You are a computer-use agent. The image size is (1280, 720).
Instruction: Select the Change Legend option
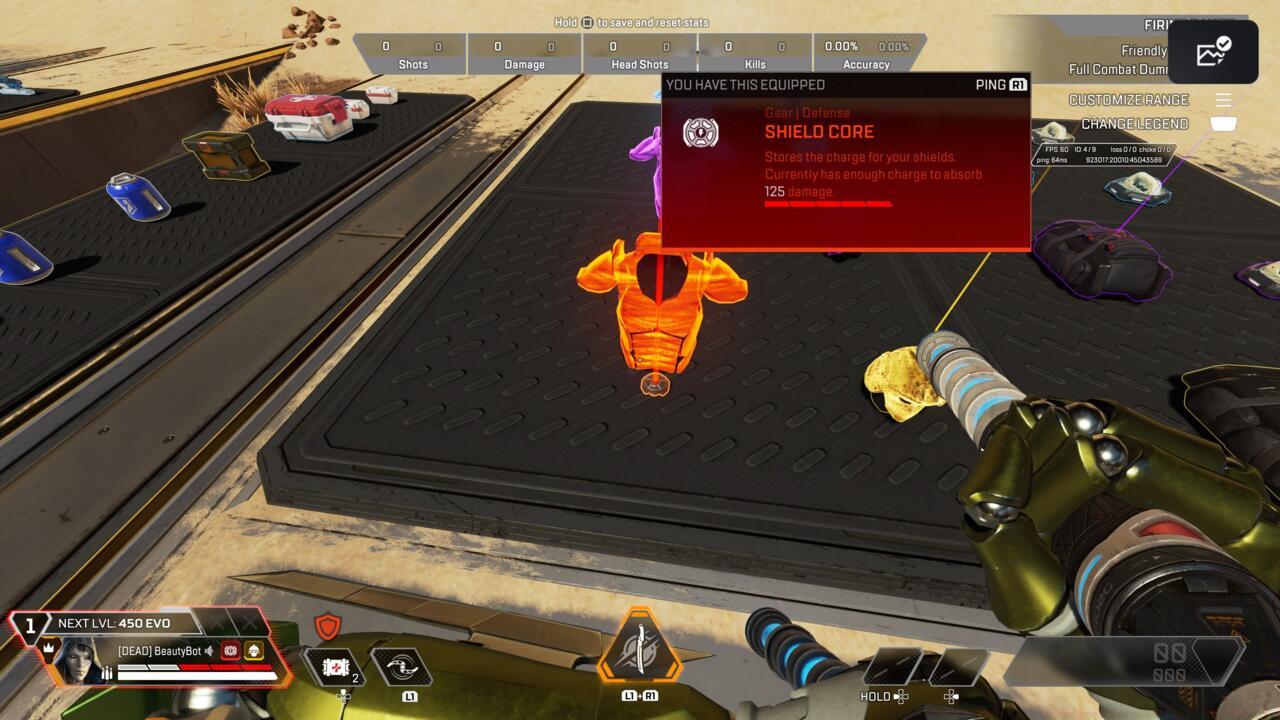coord(1135,124)
